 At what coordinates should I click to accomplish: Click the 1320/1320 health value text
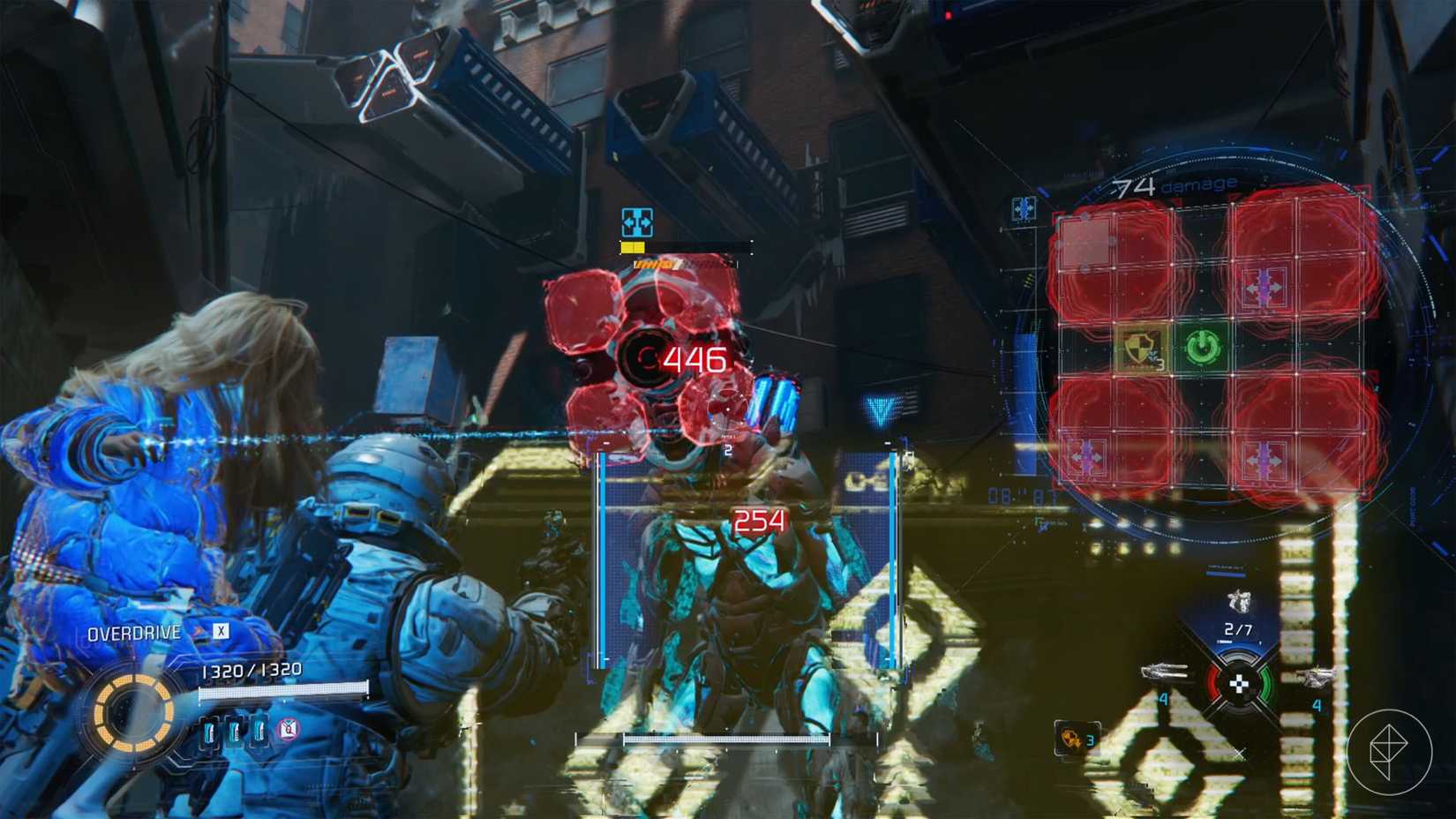point(251,669)
